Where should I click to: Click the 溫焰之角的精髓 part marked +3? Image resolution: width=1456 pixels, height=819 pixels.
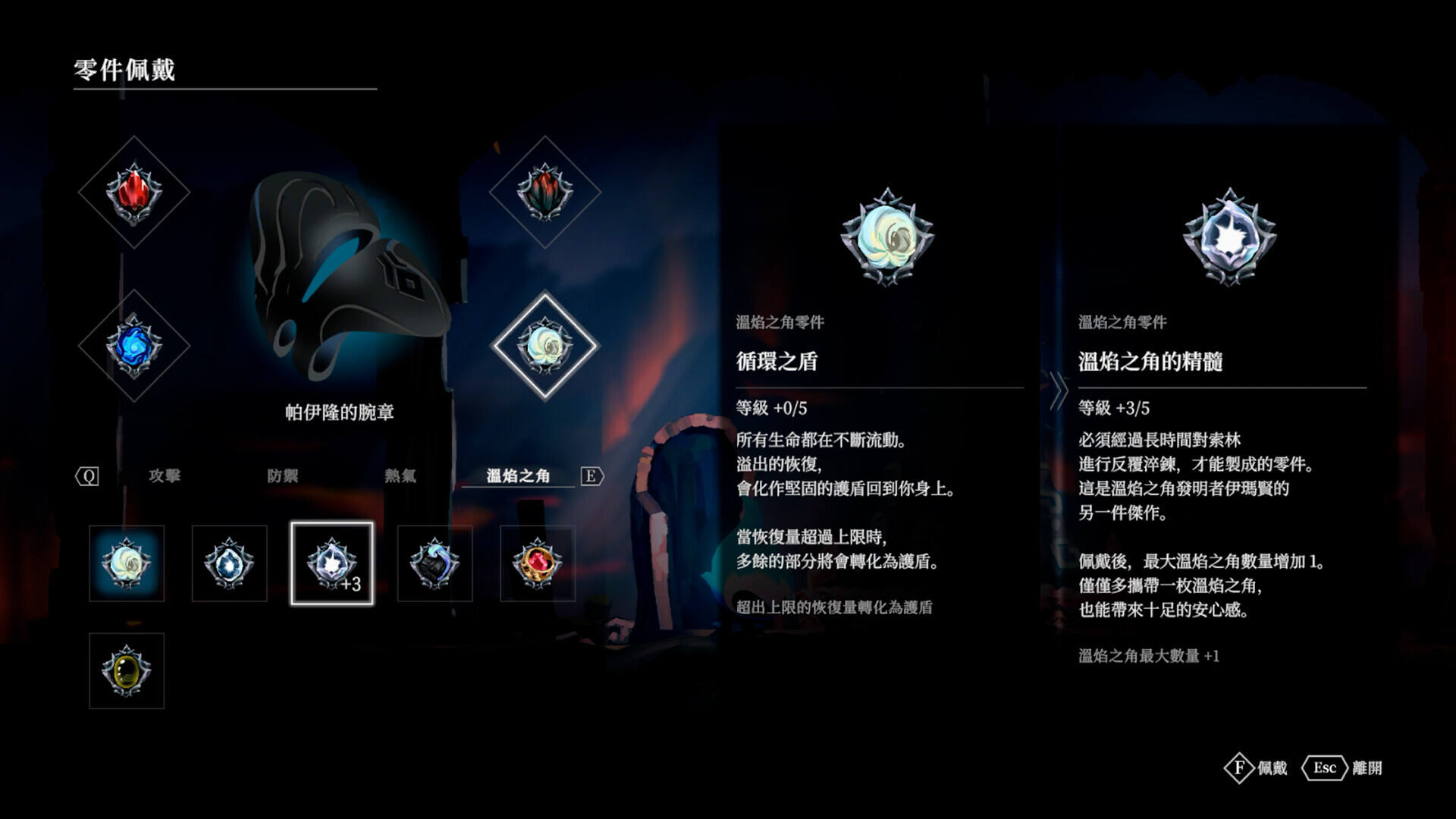[x=331, y=563]
